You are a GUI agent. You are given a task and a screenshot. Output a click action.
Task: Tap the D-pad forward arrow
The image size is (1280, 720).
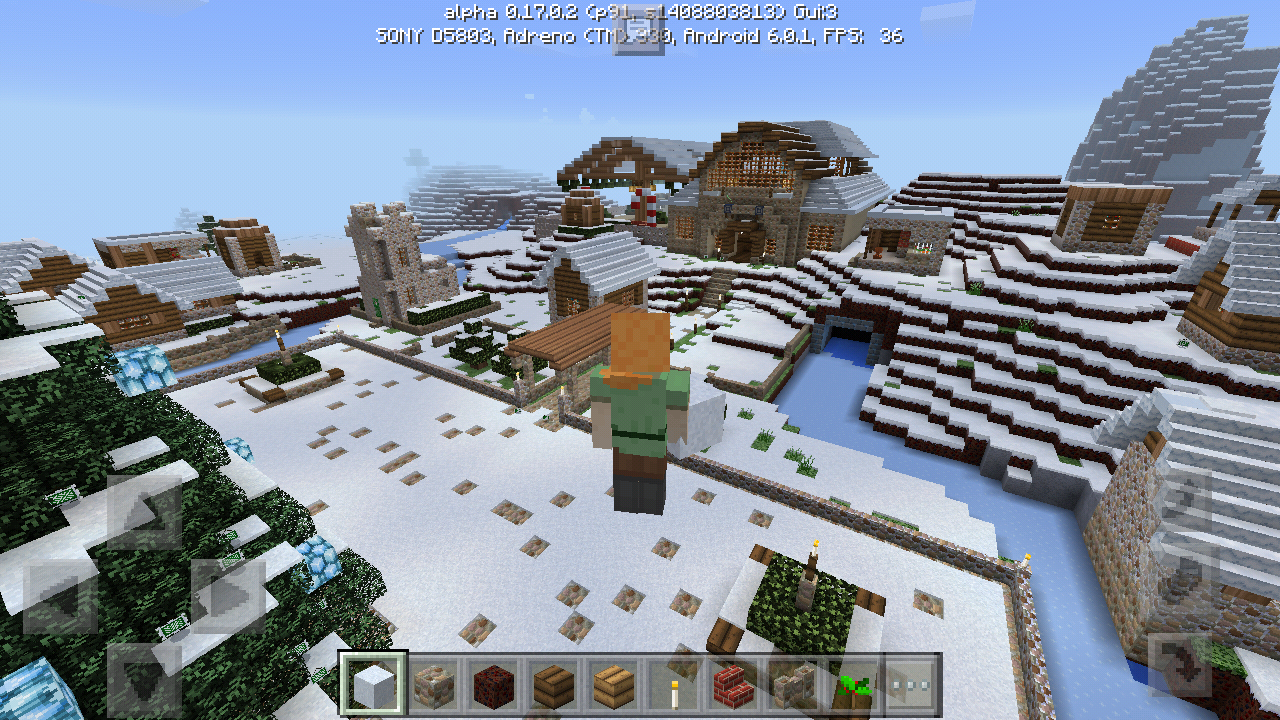144,512
